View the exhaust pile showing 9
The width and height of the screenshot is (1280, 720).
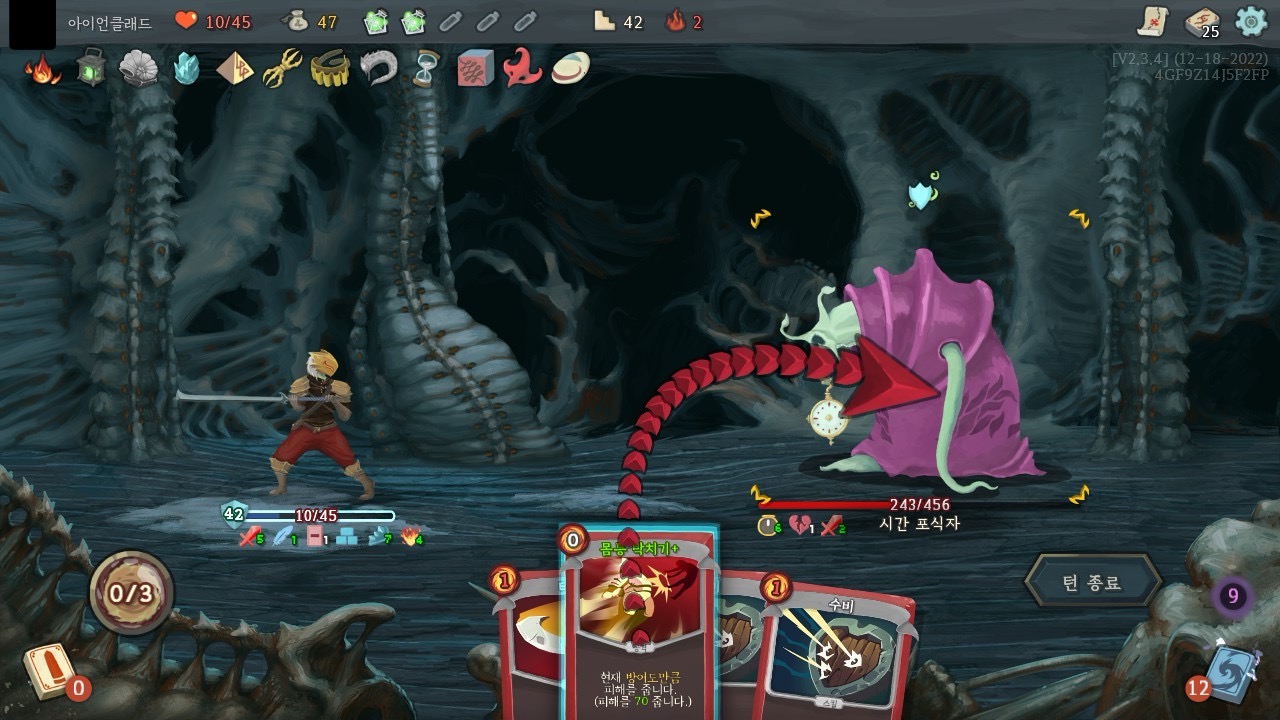point(1233,597)
